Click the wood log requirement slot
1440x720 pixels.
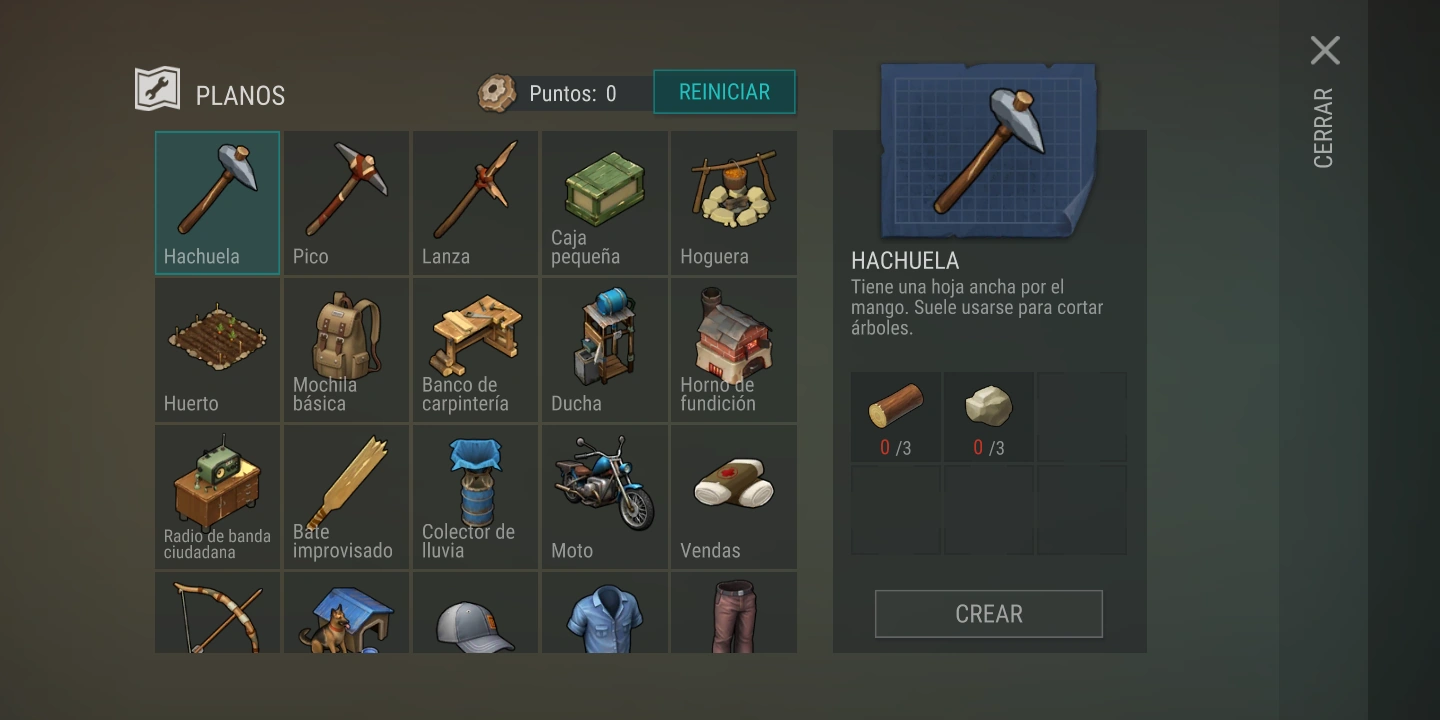pyautogui.click(x=895, y=415)
